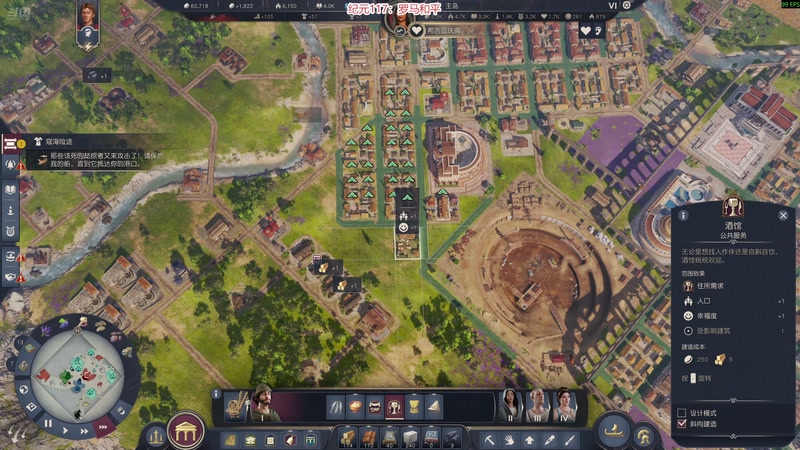Choose population tier IV portrait
Image resolution: width=800 pixels, height=450 pixels.
[x=564, y=405]
